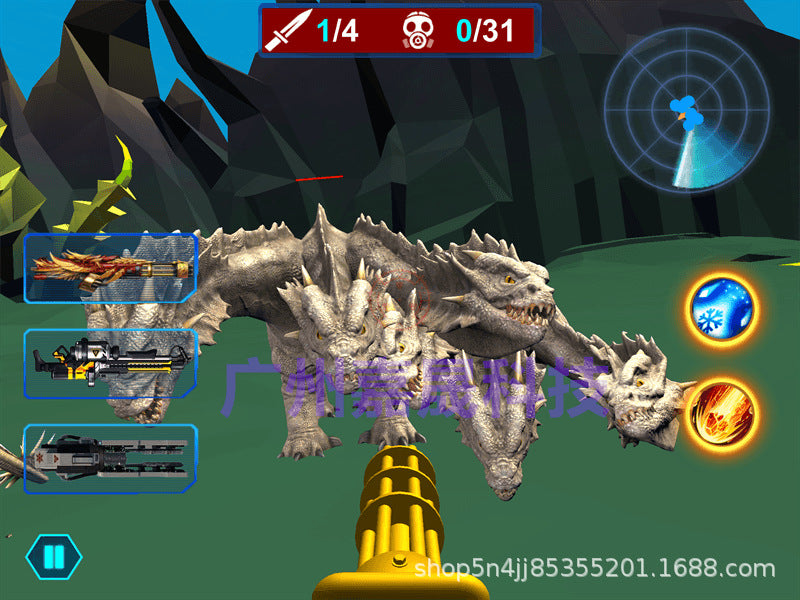Select the red-gold flame minigun weapon
This screenshot has height=600, width=800.
pos(110,268)
